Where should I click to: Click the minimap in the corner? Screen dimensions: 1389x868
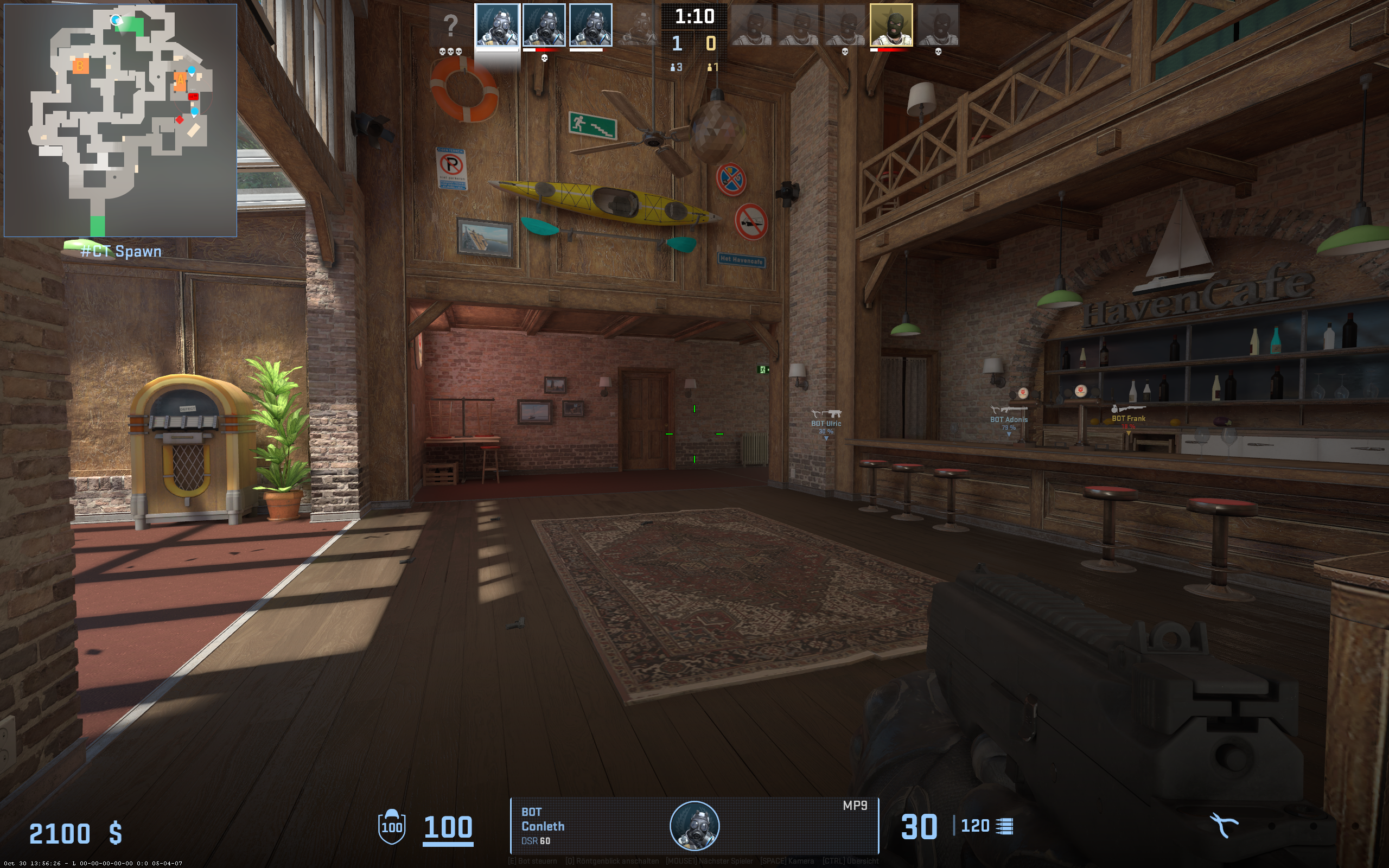[x=120, y=120]
